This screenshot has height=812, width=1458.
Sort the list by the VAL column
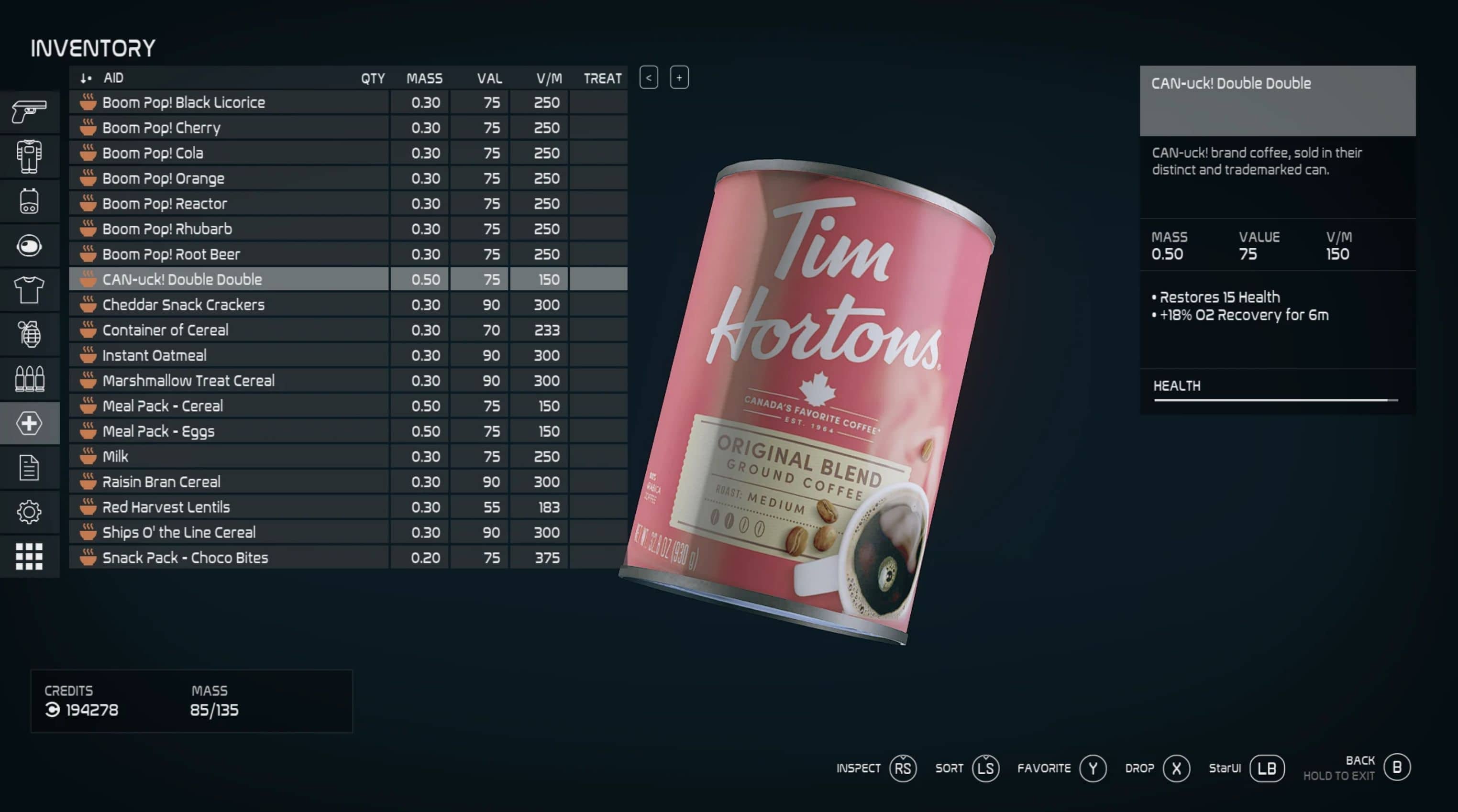pyautogui.click(x=489, y=78)
